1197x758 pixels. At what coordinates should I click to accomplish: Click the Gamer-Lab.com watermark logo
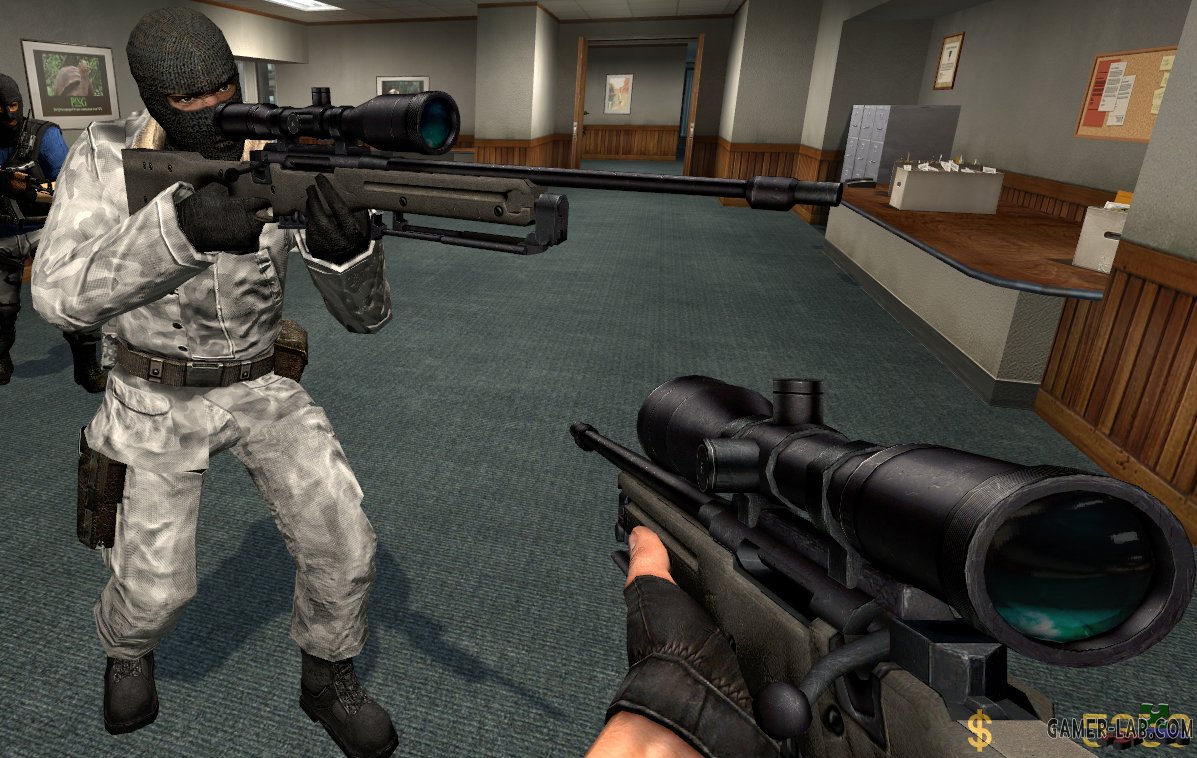click(x=1118, y=727)
